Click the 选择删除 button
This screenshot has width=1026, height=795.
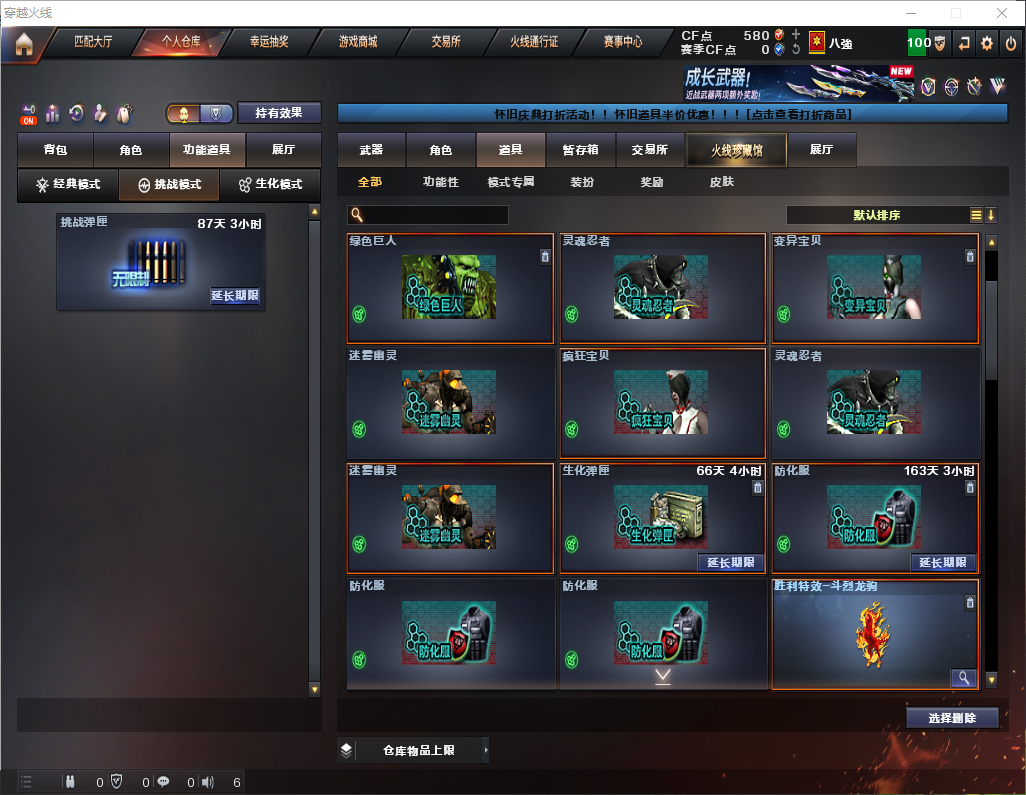click(x=952, y=718)
